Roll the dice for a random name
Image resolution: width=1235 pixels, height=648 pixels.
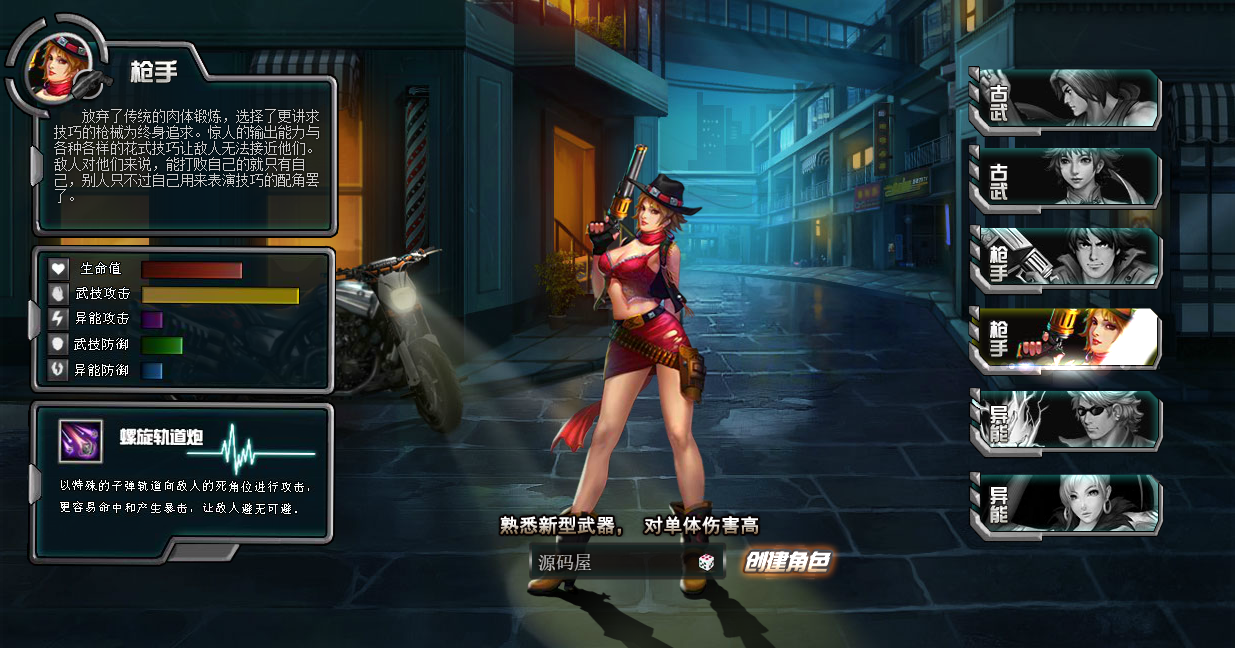click(706, 562)
